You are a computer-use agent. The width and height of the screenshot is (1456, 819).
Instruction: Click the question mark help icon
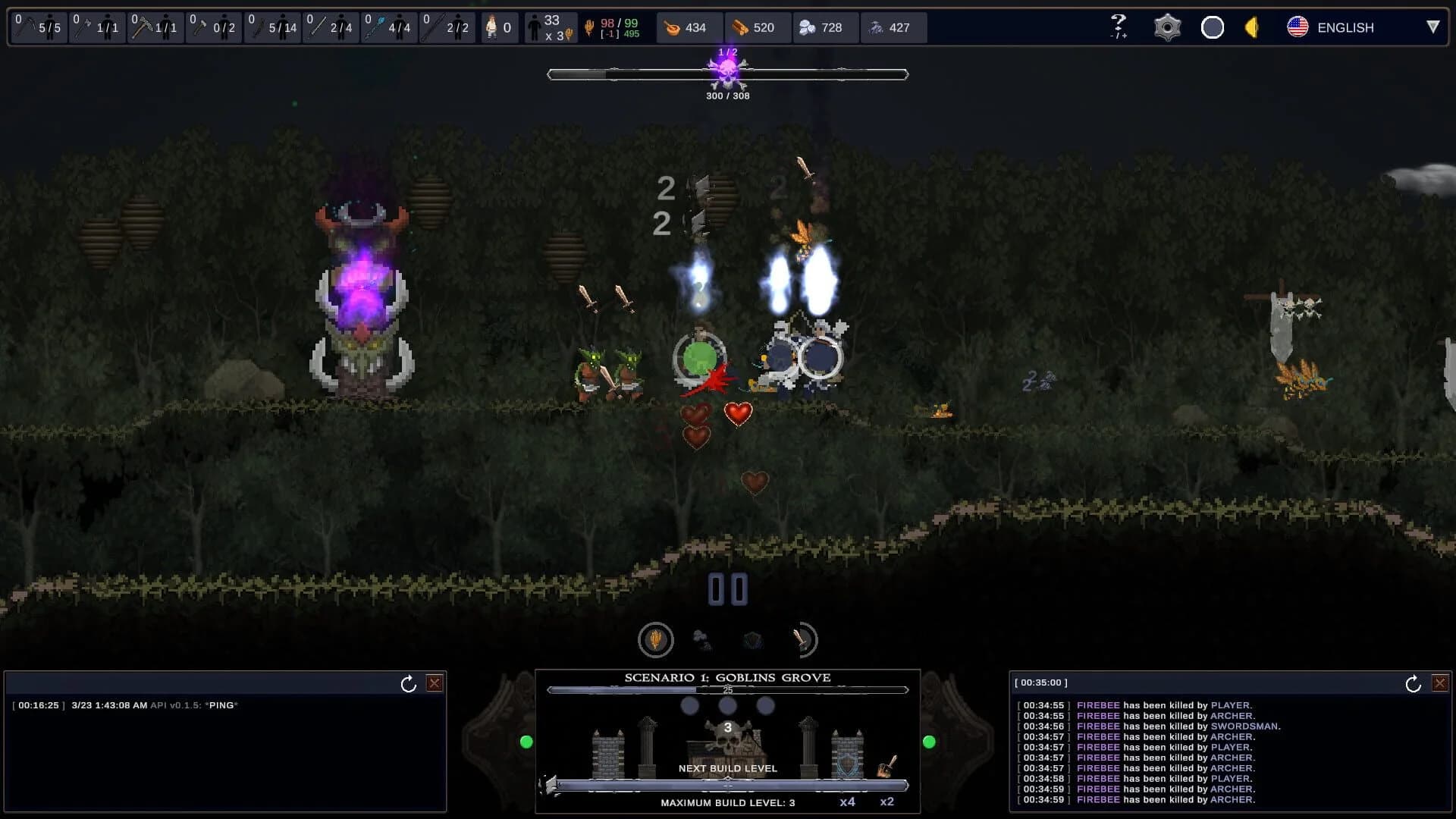tap(1117, 25)
